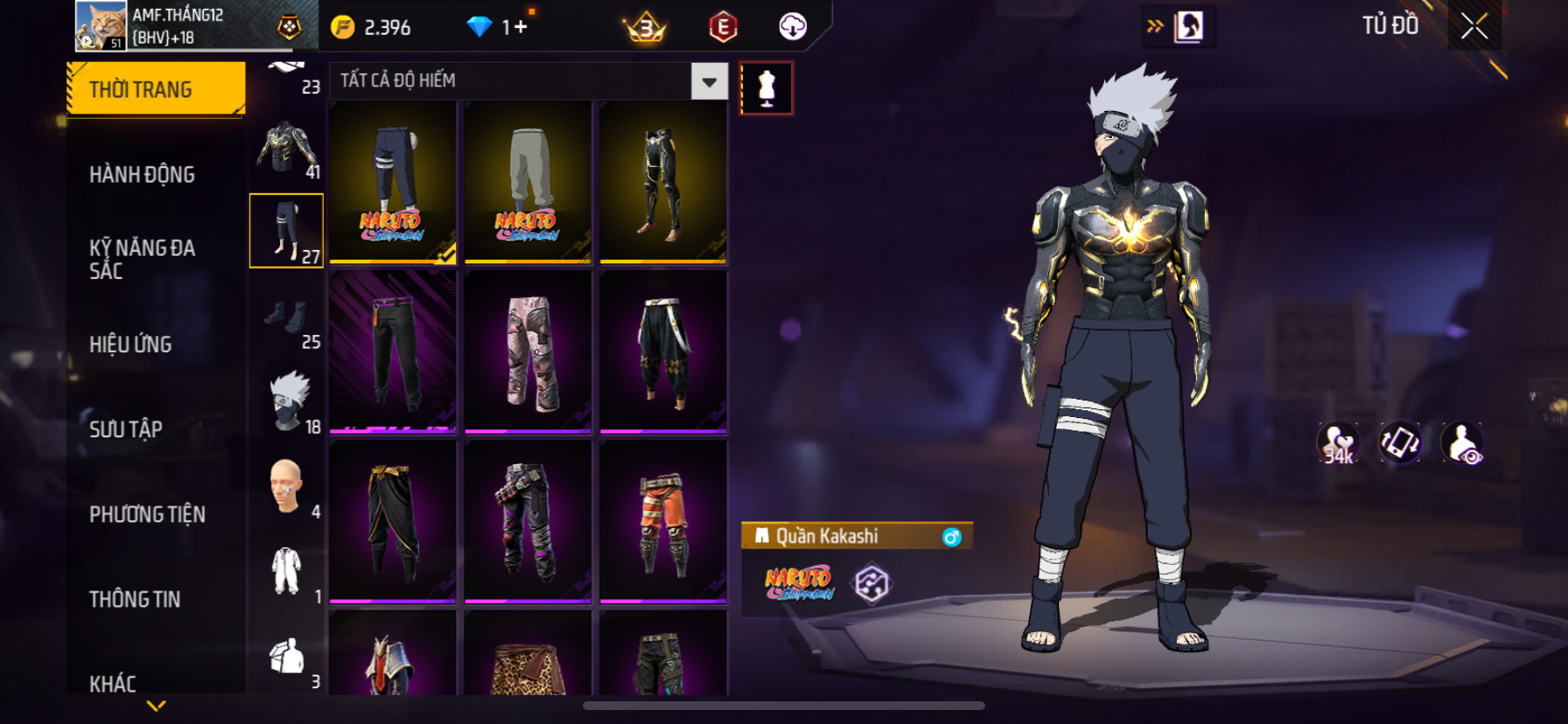Open the KỸ NĂNG ĐA SẮC section
Image resolution: width=1568 pixels, height=724 pixels.
pyautogui.click(x=142, y=259)
